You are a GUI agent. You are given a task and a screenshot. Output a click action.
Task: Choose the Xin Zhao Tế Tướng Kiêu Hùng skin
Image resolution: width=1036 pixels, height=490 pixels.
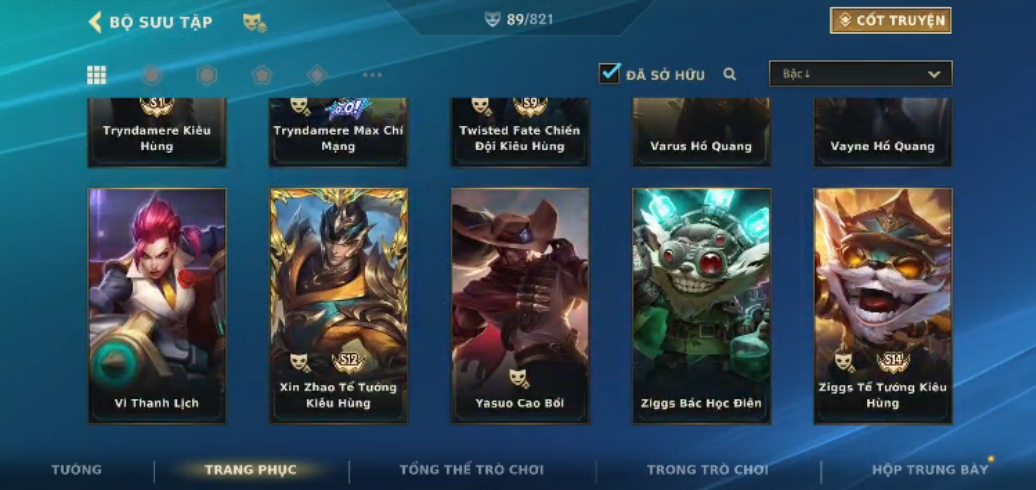339,305
